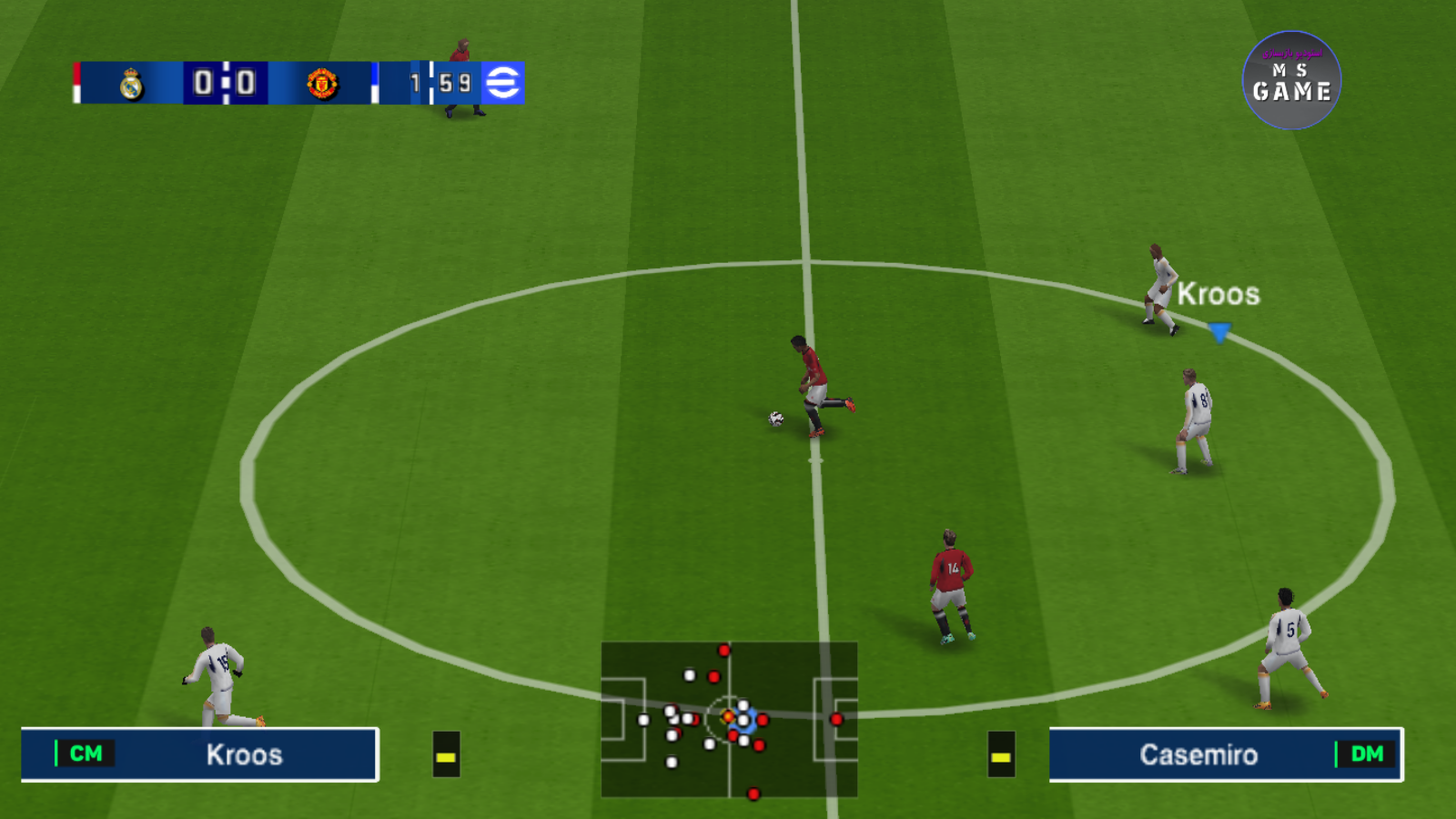Click a red opponent dot on the minimap
The height and width of the screenshot is (819, 1456).
click(835, 719)
